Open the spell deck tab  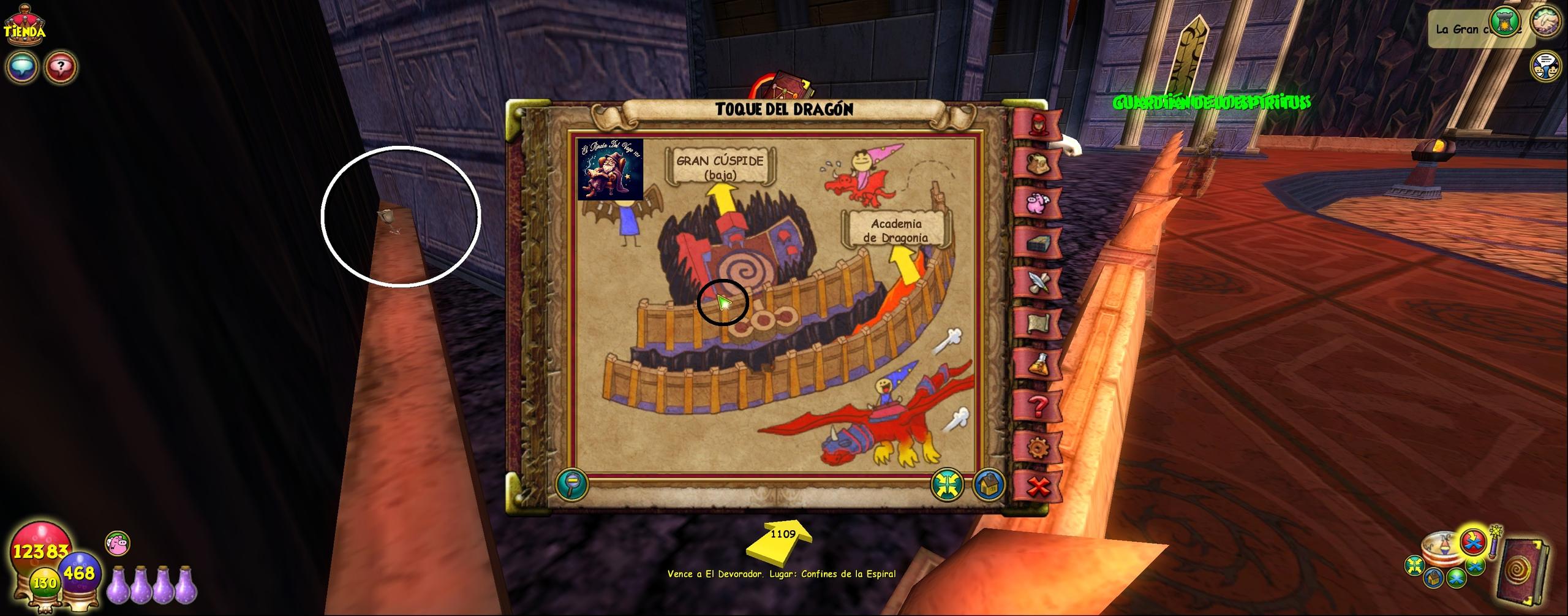pos(1038,243)
